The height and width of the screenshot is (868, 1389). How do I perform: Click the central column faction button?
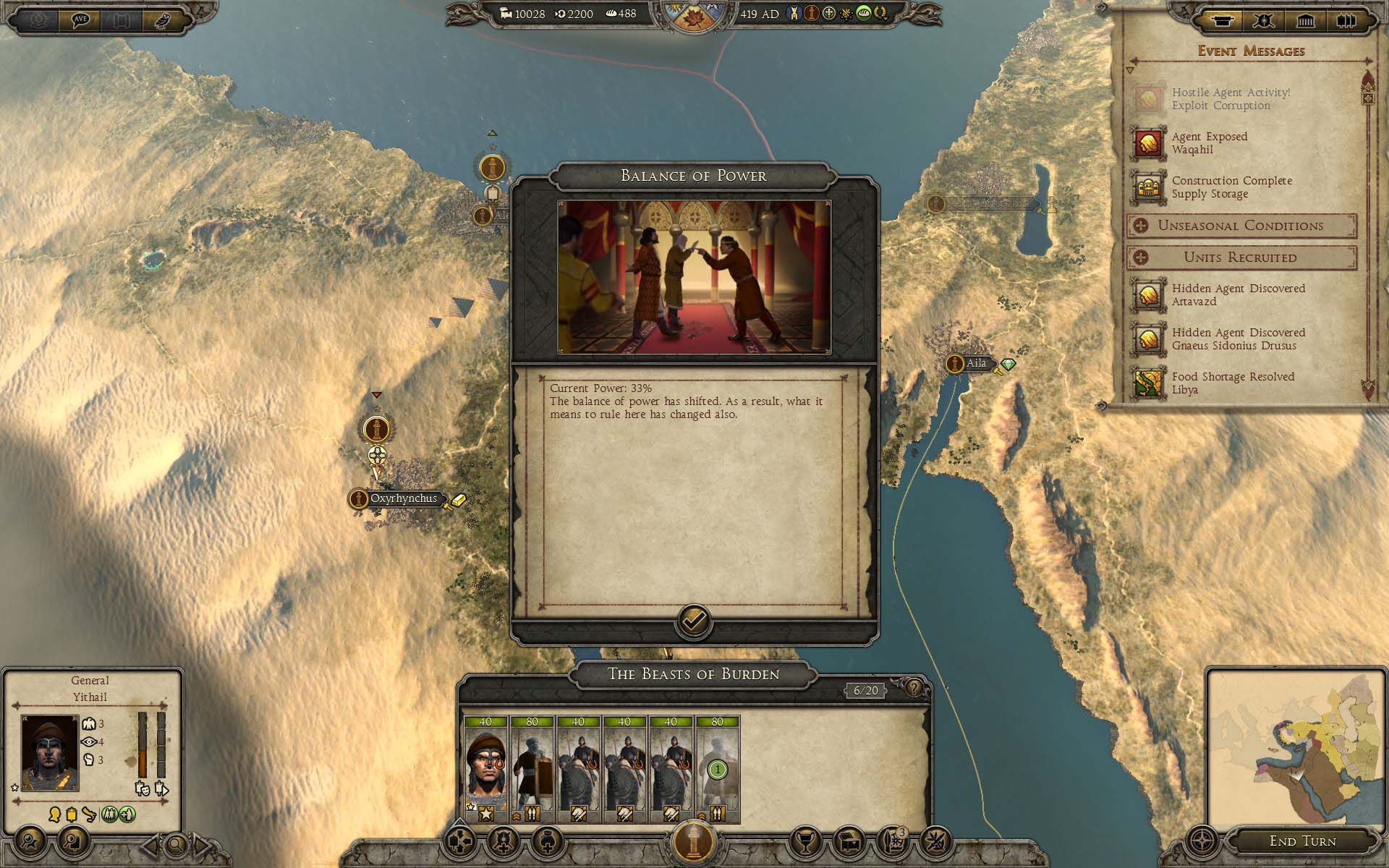pos(694,841)
